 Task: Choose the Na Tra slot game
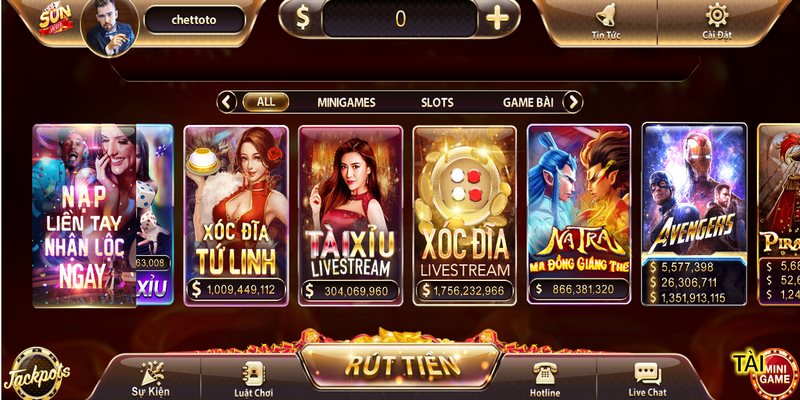[580, 214]
